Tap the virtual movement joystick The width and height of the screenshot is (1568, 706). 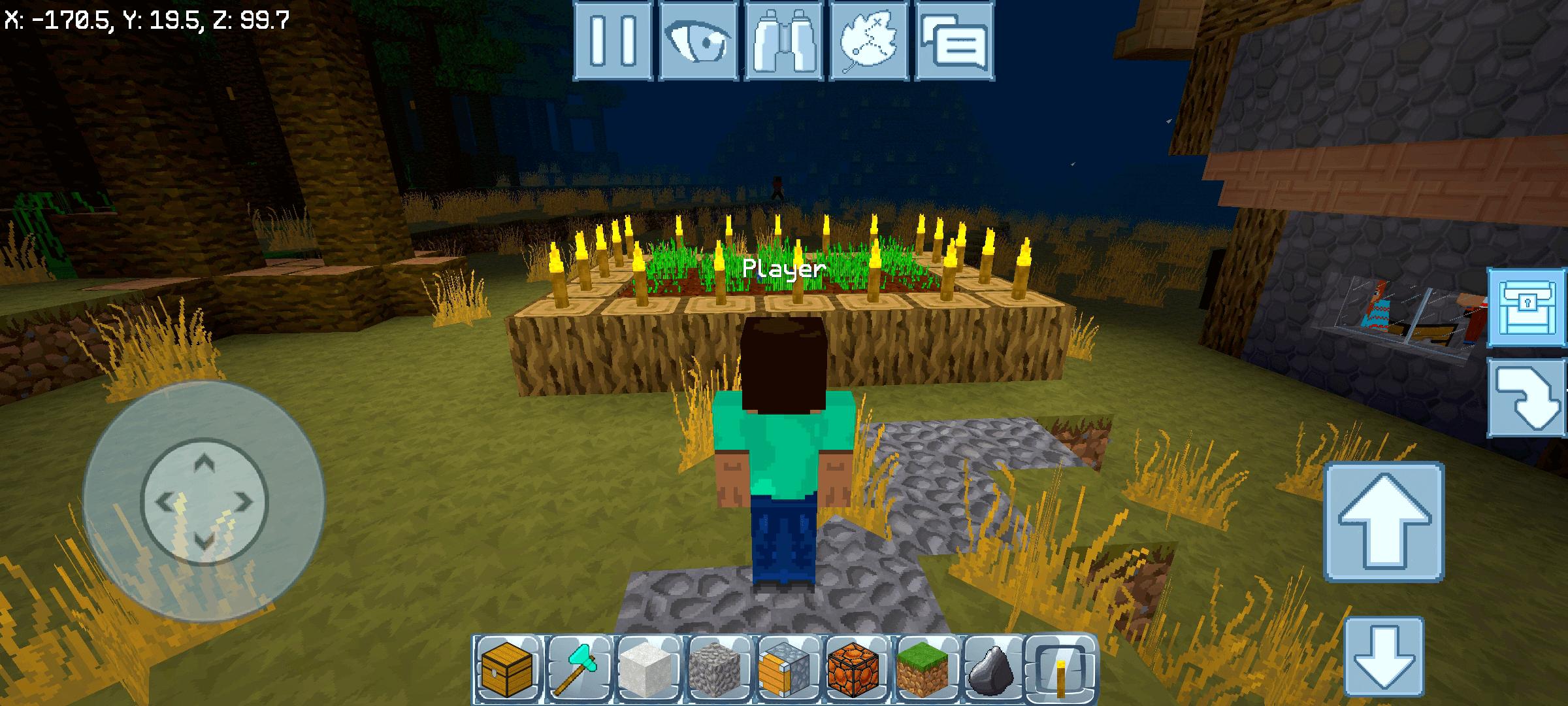click(204, 502)
